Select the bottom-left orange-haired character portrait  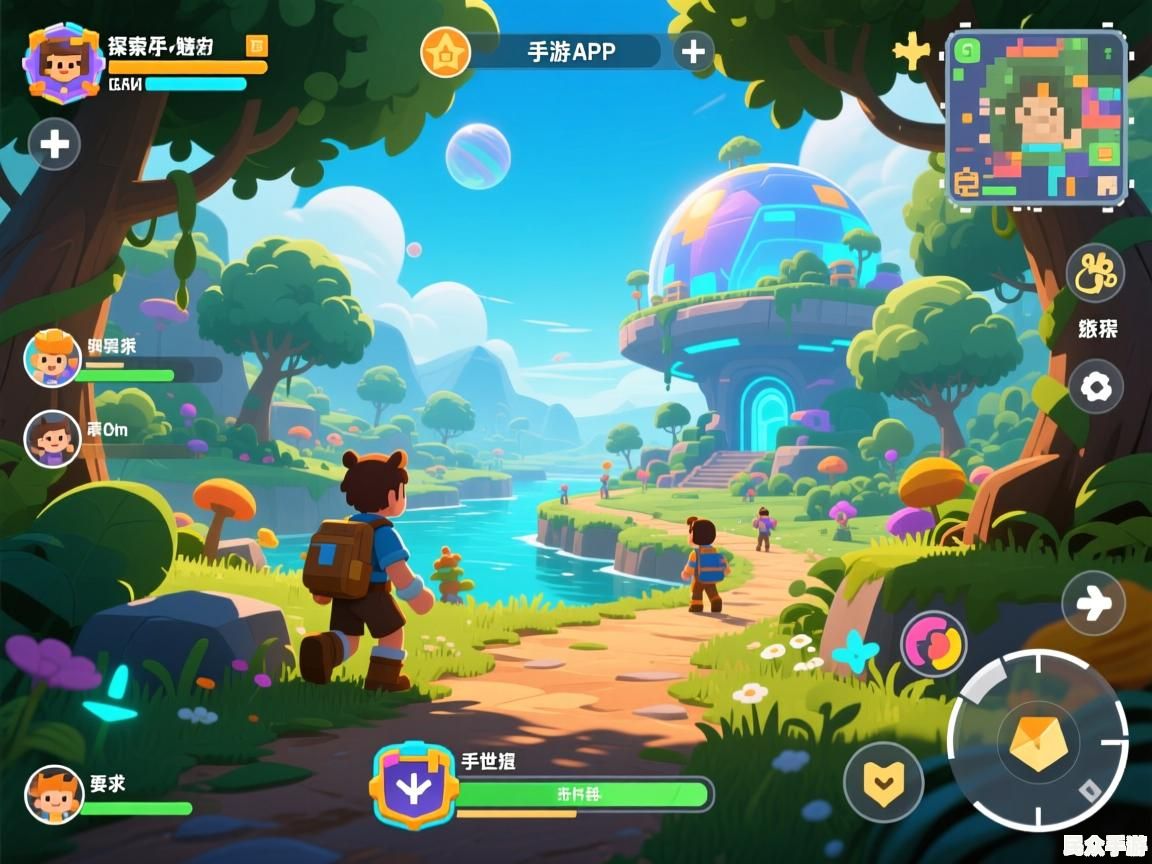[x=54, y=794]
